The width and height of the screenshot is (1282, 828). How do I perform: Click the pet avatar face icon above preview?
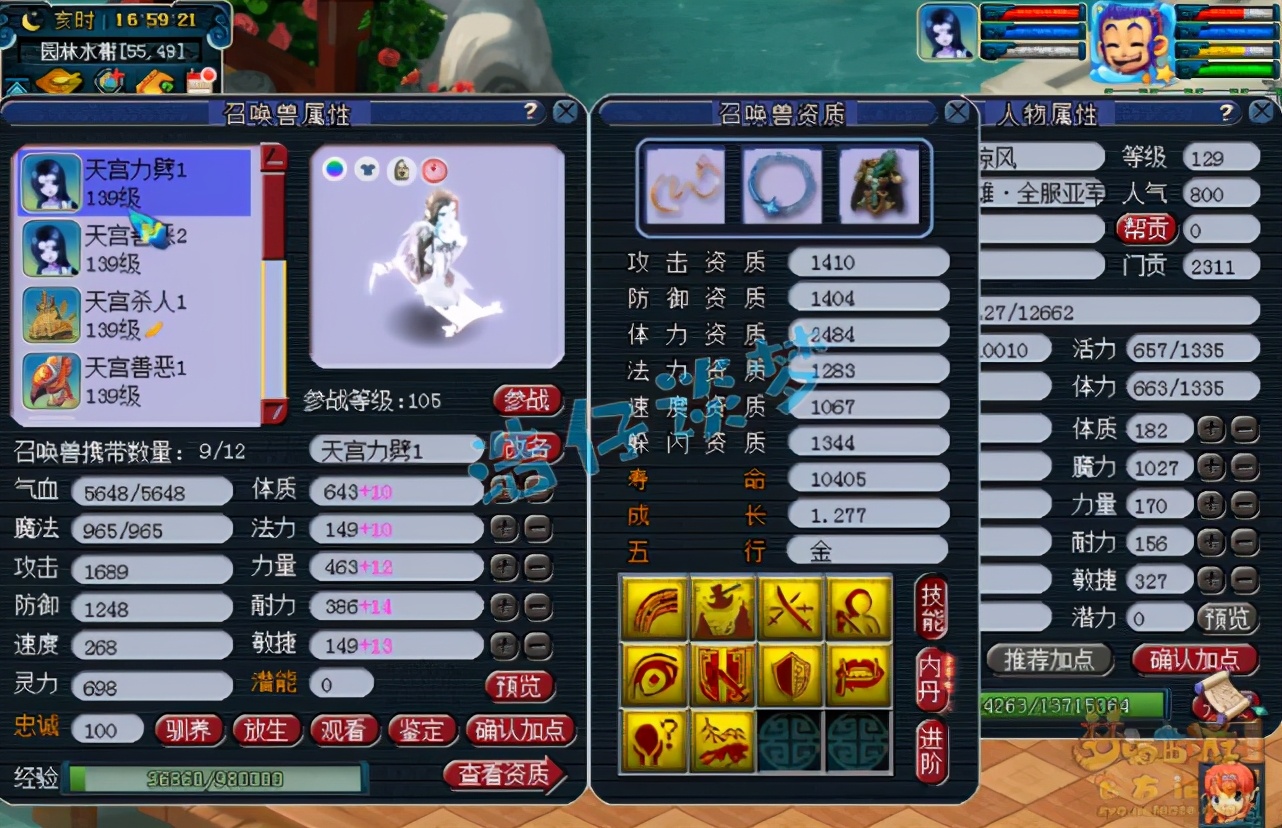pos(402,170)
